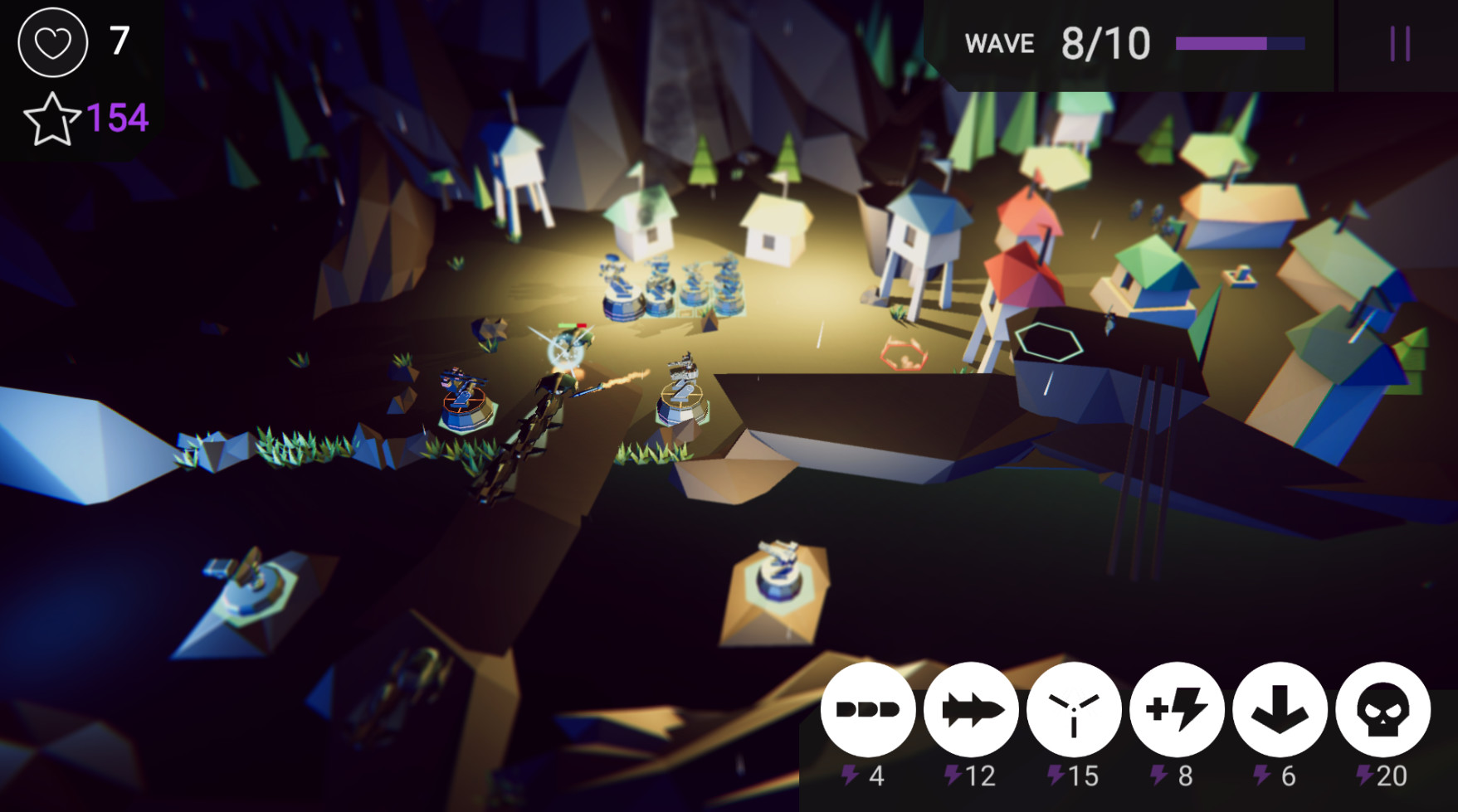This screenshot has height=812, width=1458.
Task: Select the propeller tower costing 15 energy
Action: (x=1073, y=710)
